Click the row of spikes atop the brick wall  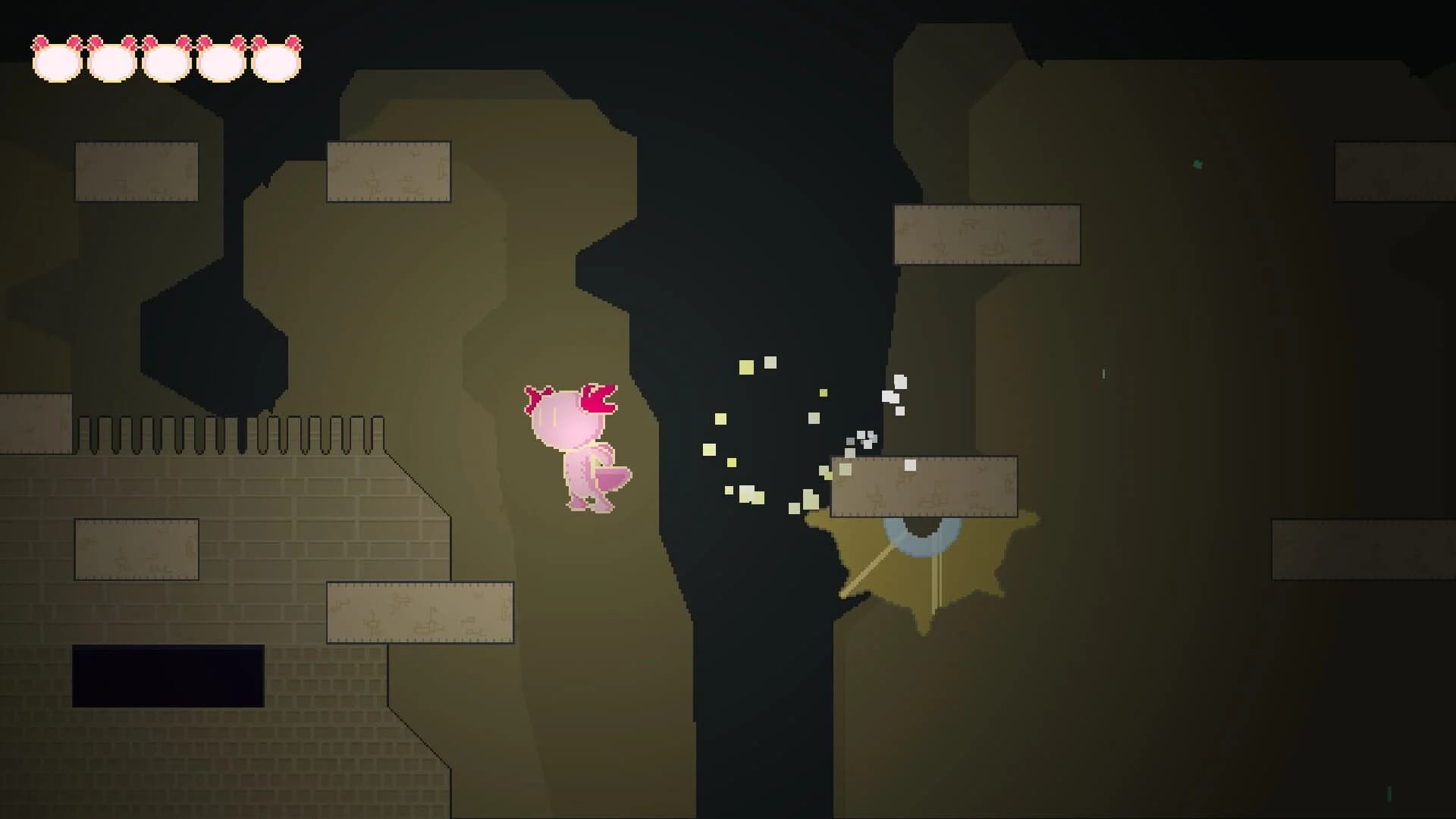[x=227, y=432]
